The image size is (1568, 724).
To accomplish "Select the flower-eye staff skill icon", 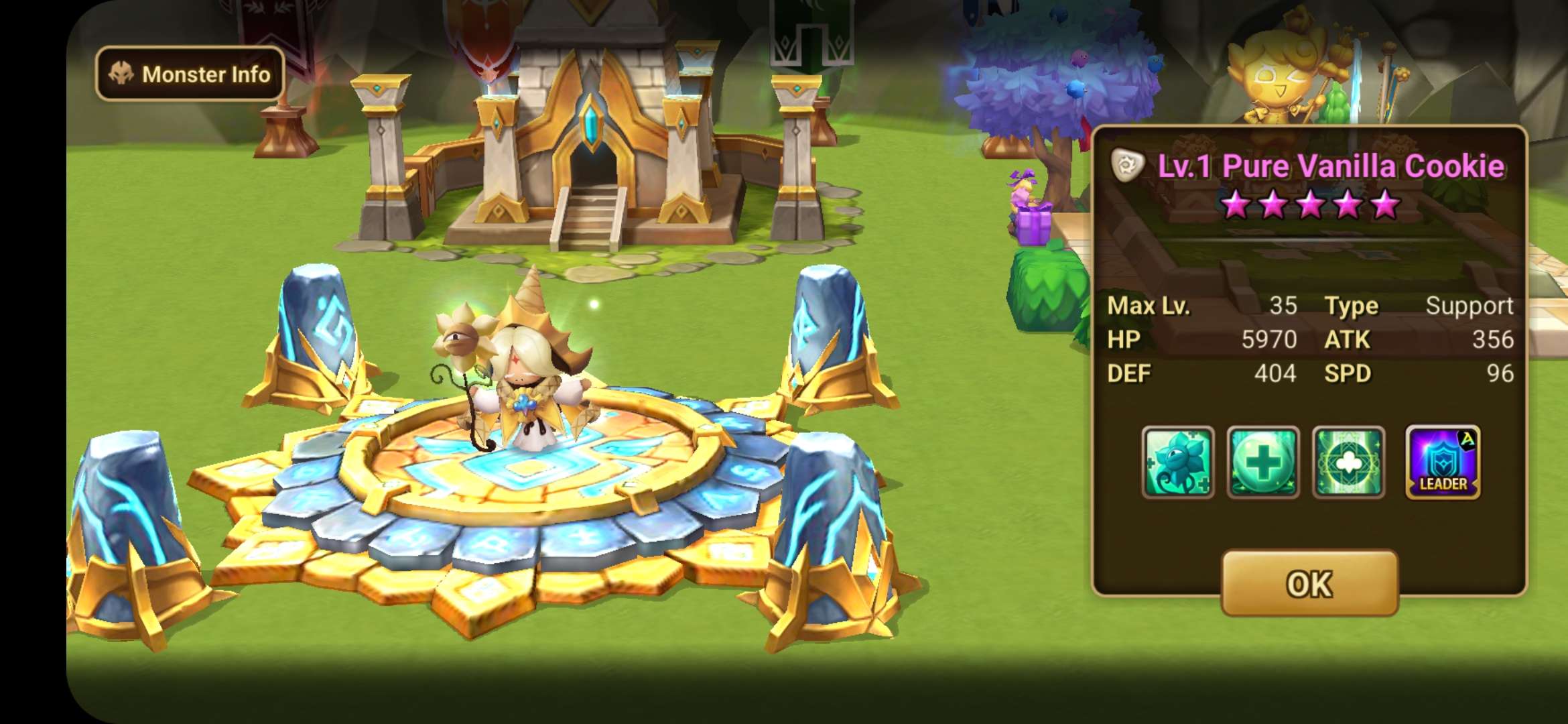I will 1178,463.
